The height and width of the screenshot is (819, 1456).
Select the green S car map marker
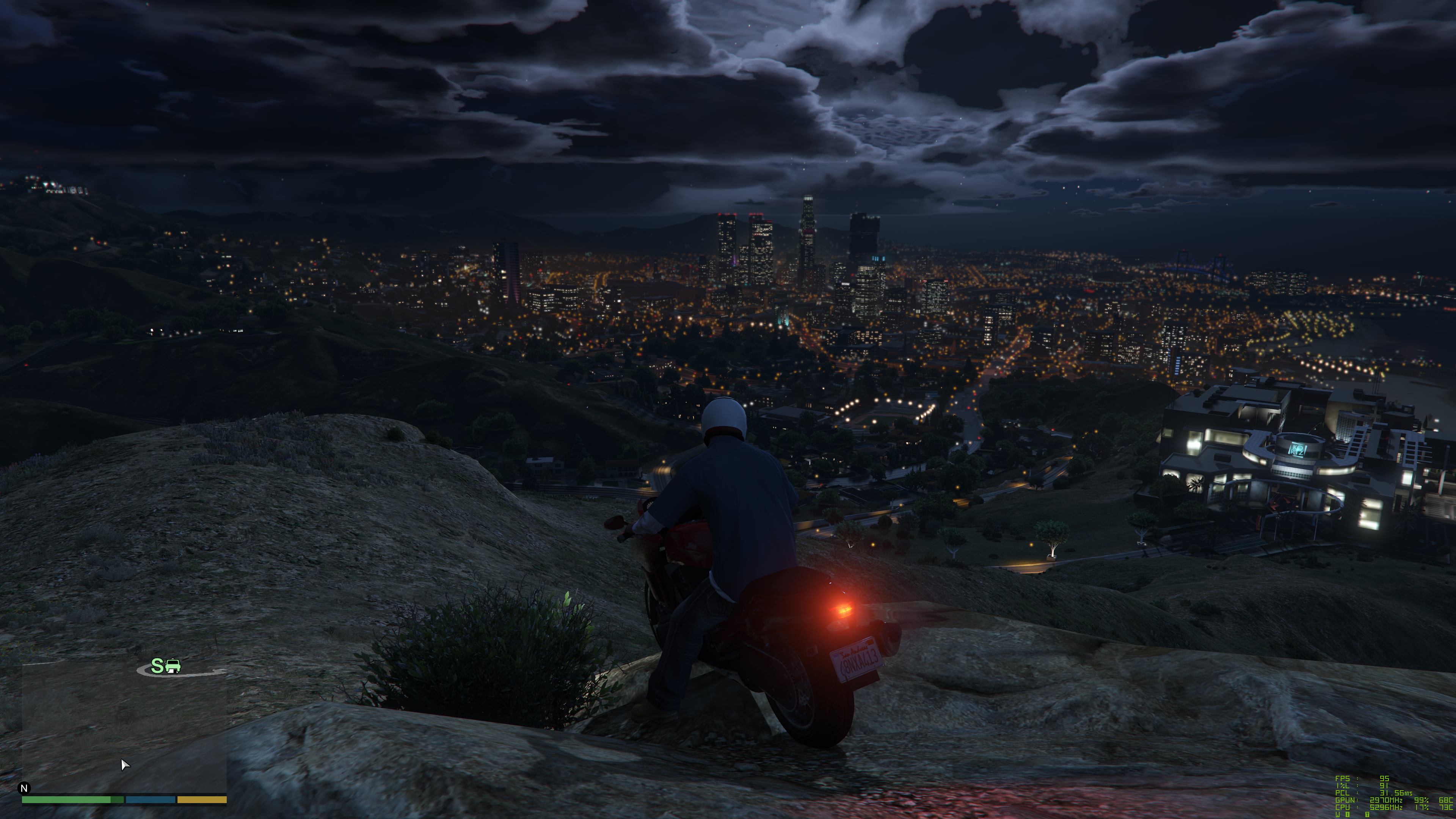[166, 666]
